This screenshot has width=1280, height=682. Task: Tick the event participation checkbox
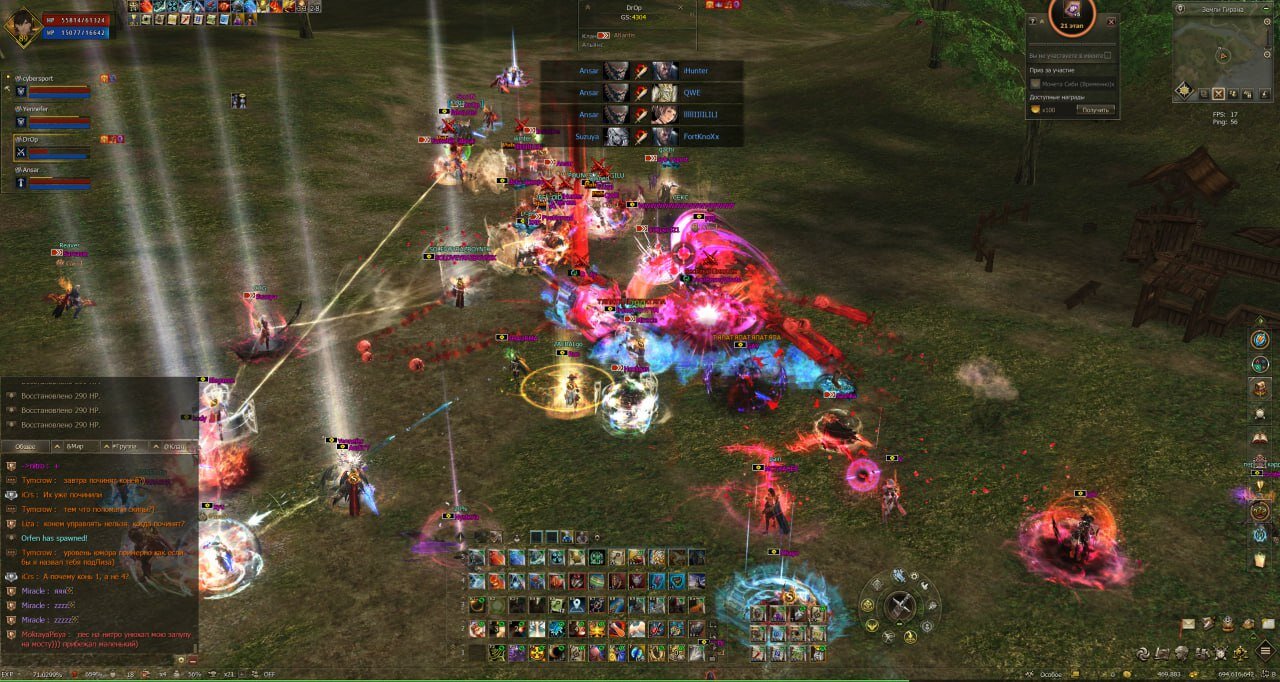[1109, 56]
